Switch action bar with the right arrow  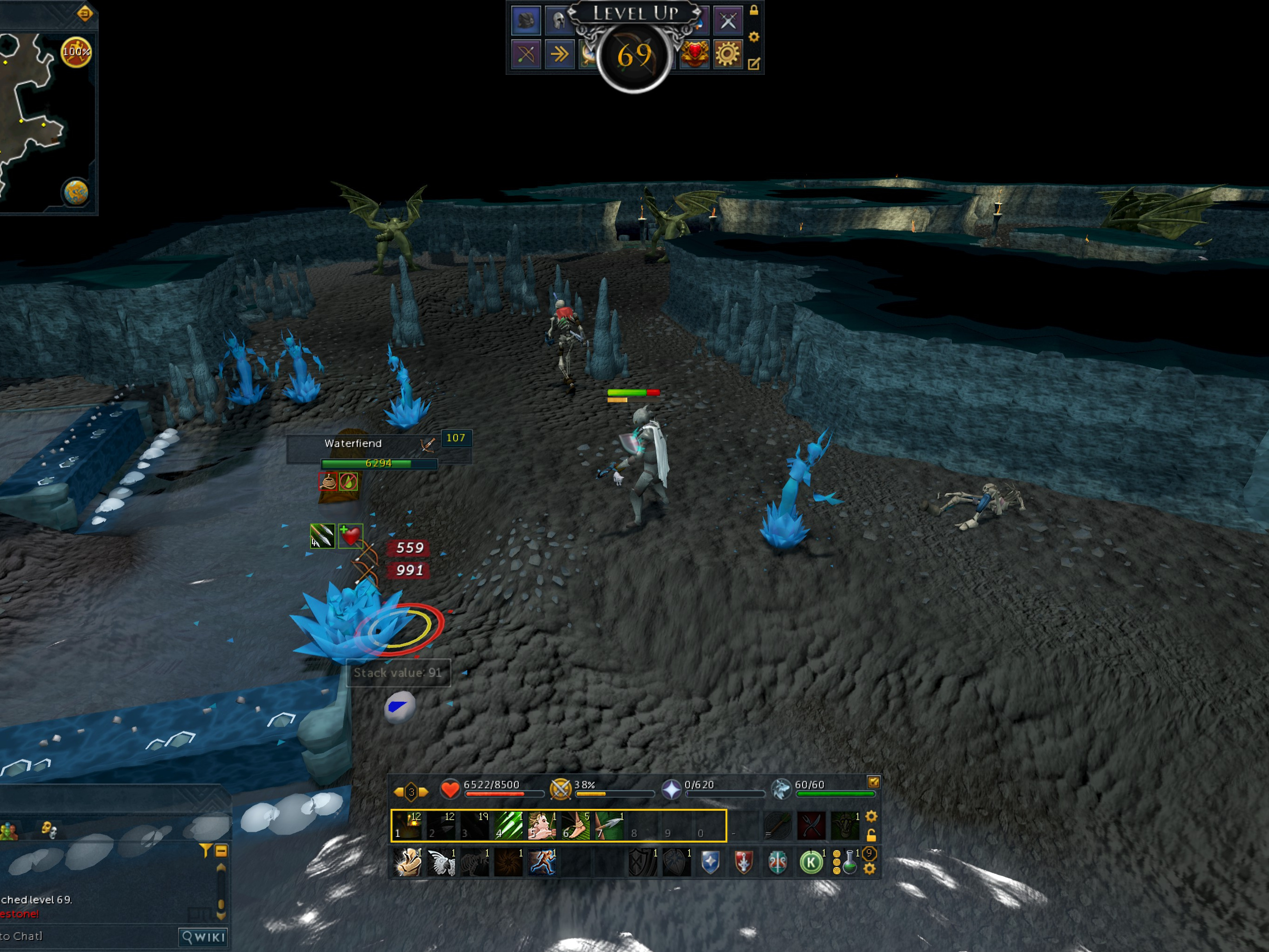pyautogui.click(x=424, y=792)
